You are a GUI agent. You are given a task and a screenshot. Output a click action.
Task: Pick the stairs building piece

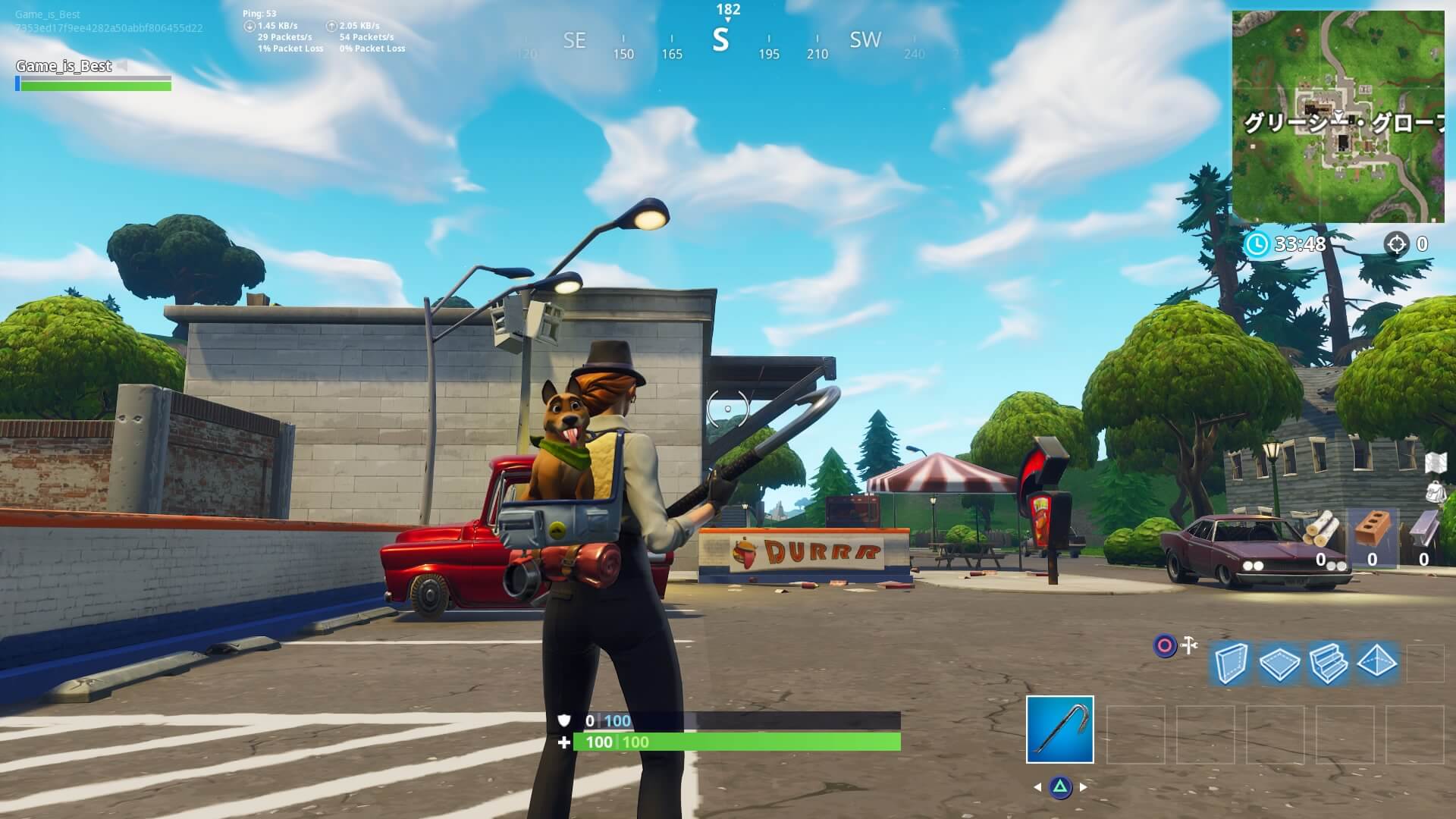click(x=1327, y=664)
